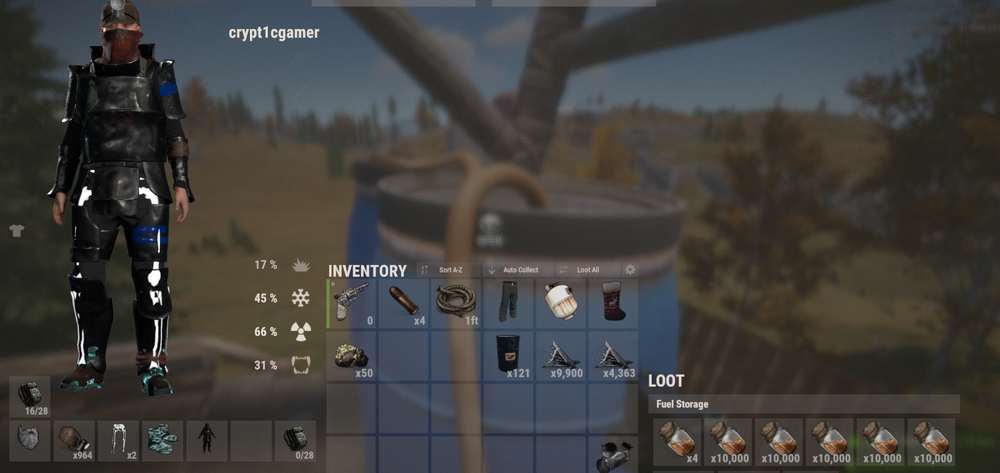
Task: Pick the x4 ammo slot
Action: [404, 302]
